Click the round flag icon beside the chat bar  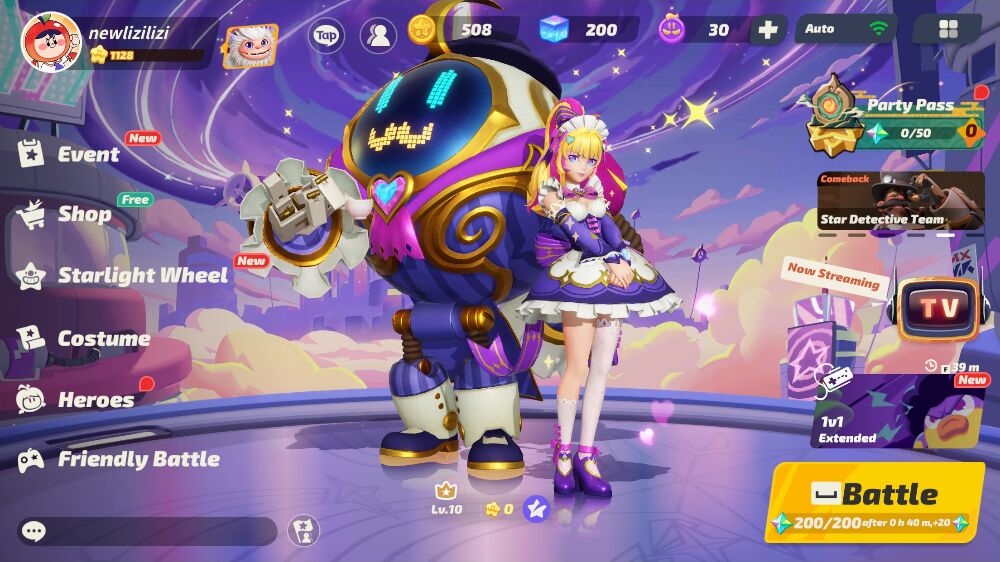(x=304, y=530)
